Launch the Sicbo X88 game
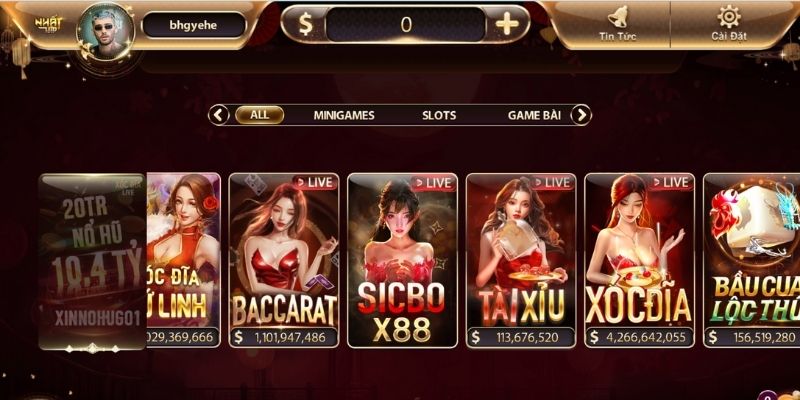 [x=402, y=260]
